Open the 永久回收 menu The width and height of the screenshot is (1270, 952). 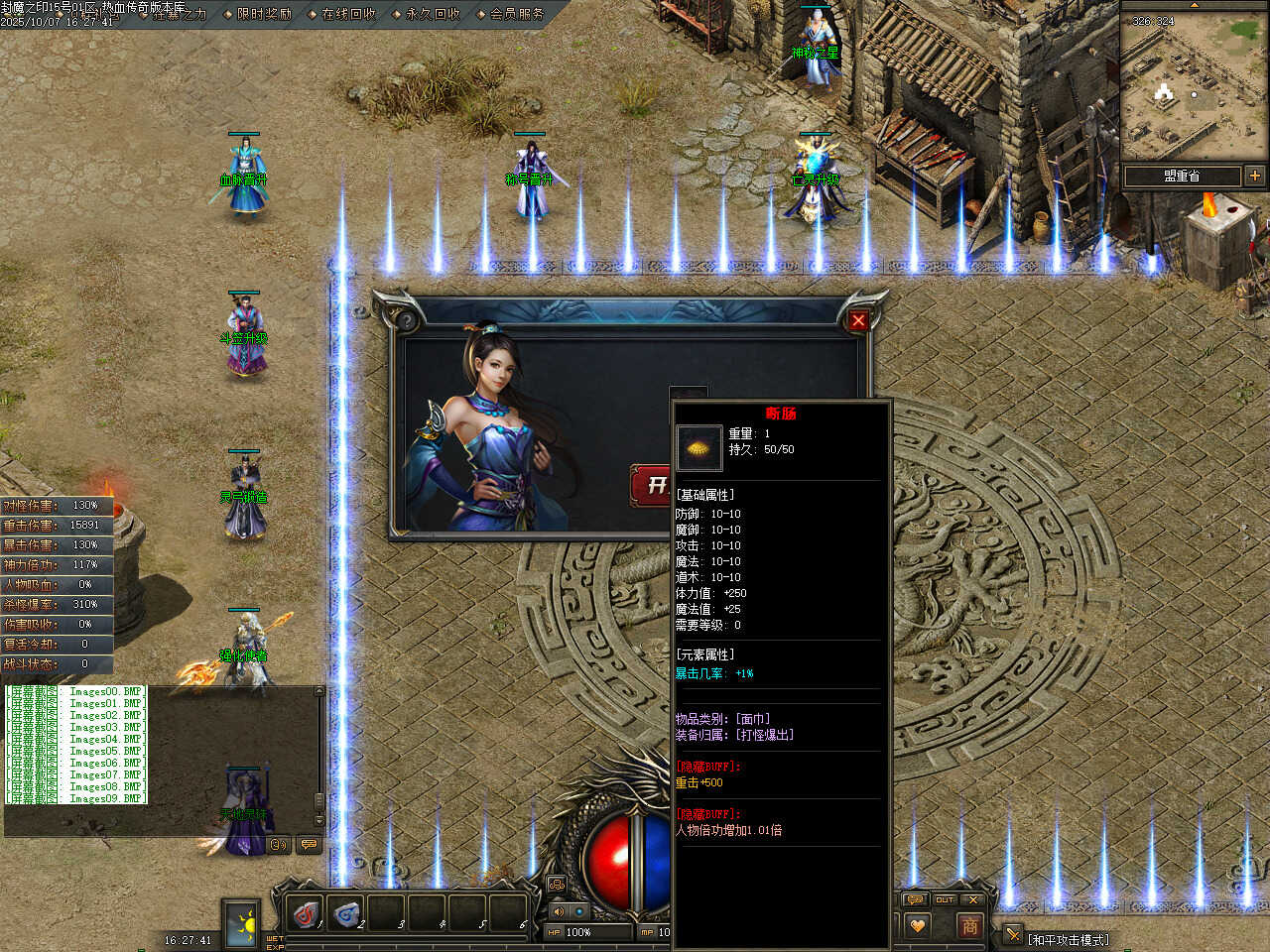tap(433, 14)
